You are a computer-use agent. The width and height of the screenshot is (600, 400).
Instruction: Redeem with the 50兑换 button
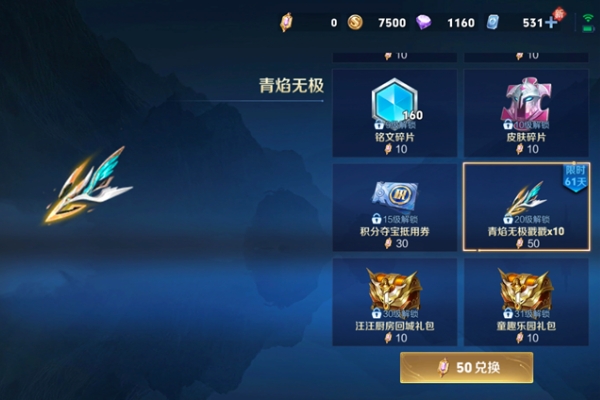(466, 367)
